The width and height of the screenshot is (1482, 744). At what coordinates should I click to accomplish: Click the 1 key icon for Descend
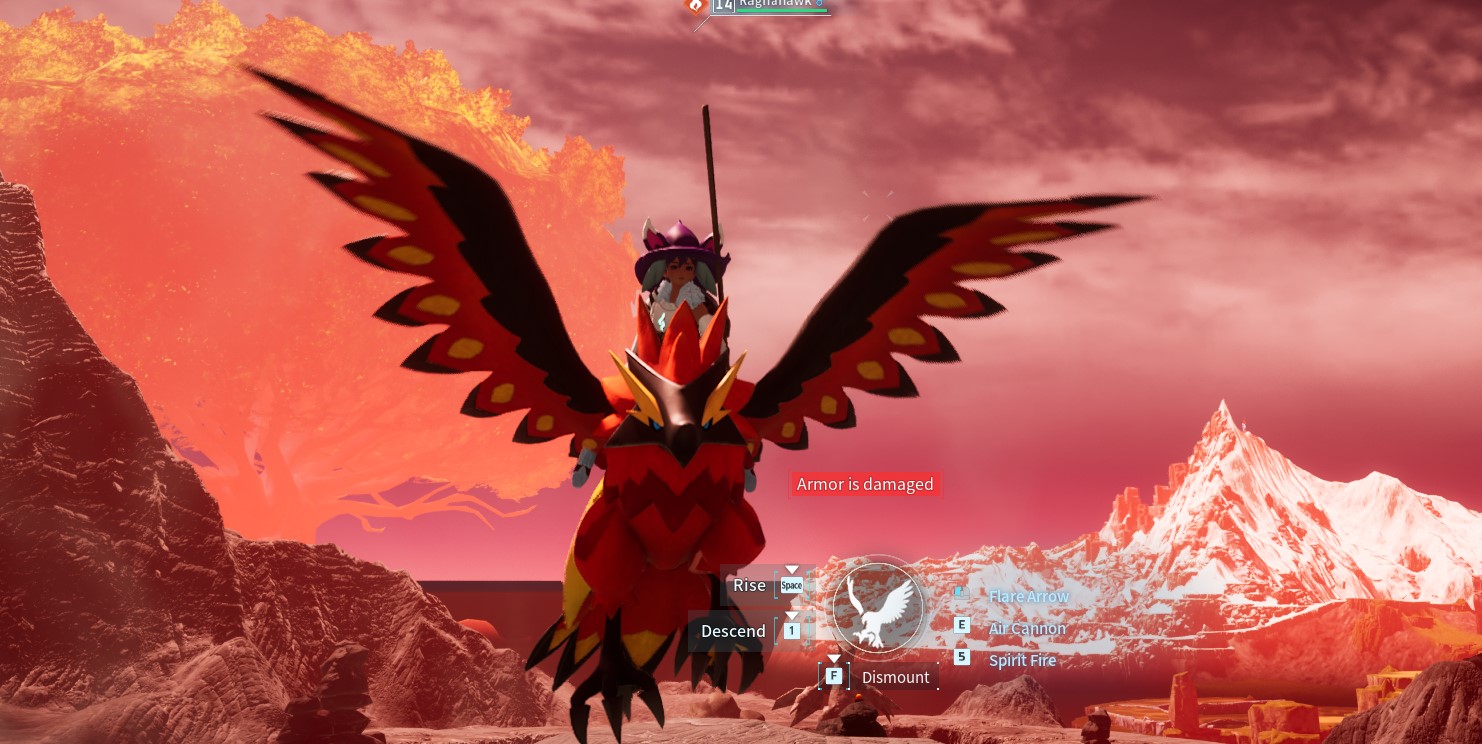click(791, 630)
